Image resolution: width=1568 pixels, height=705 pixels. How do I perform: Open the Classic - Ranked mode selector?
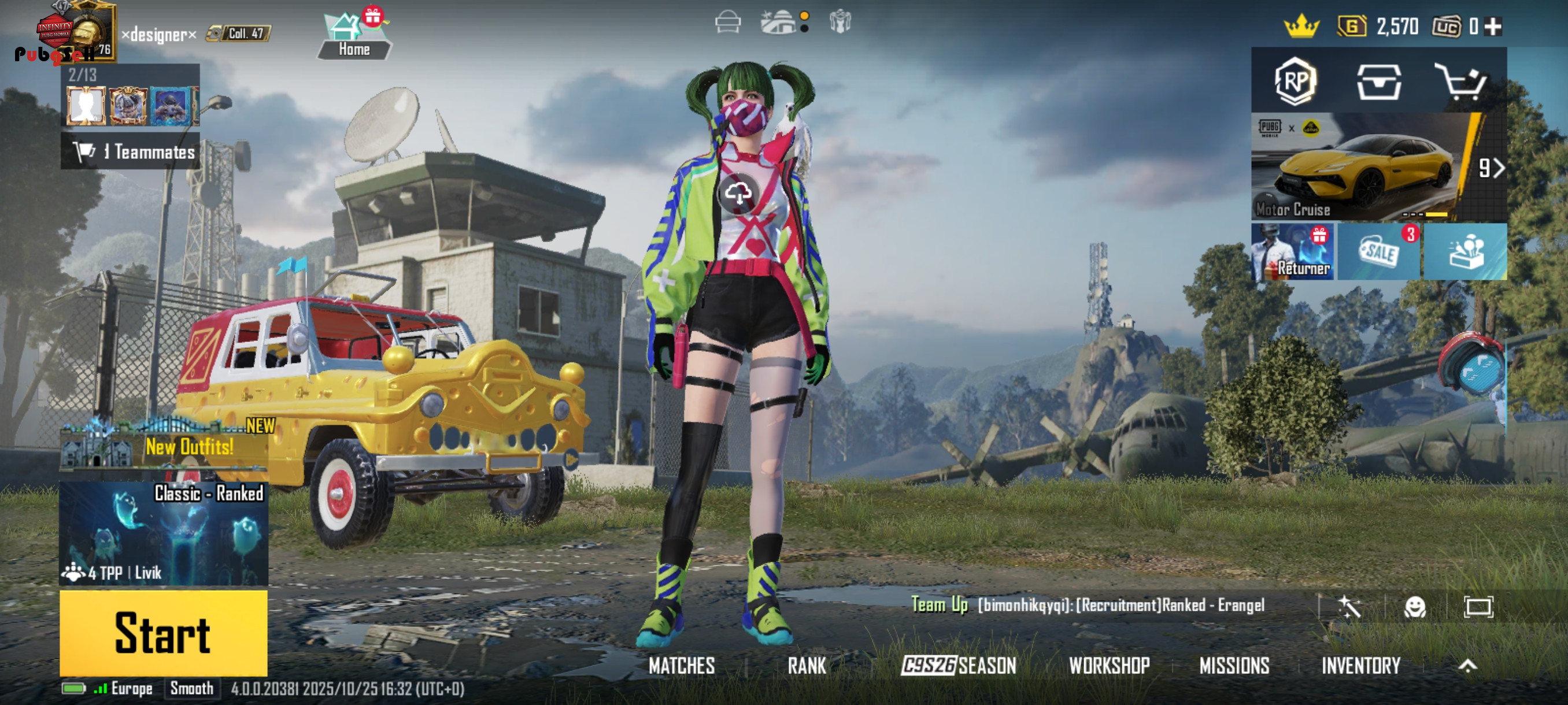(163, 533)
